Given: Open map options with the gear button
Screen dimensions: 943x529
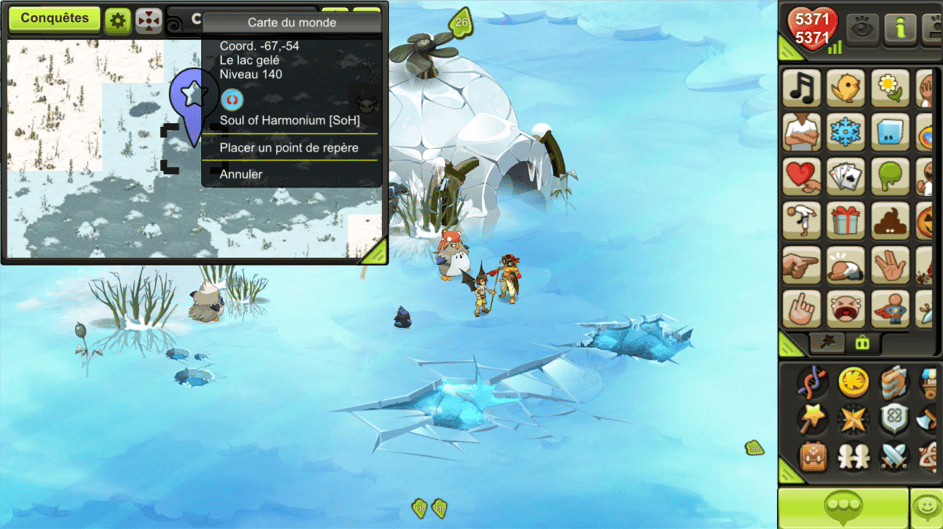Looking at the screenshot, I should [118, 20].
